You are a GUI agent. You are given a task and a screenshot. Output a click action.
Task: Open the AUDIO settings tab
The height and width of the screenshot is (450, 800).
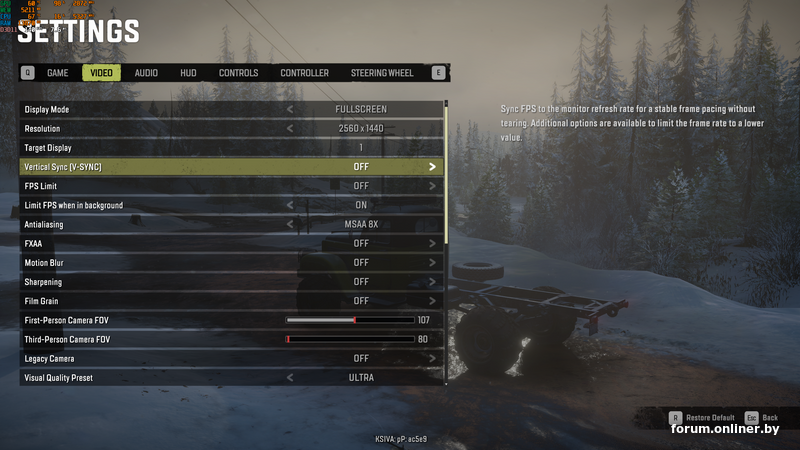tap(146, 73)
